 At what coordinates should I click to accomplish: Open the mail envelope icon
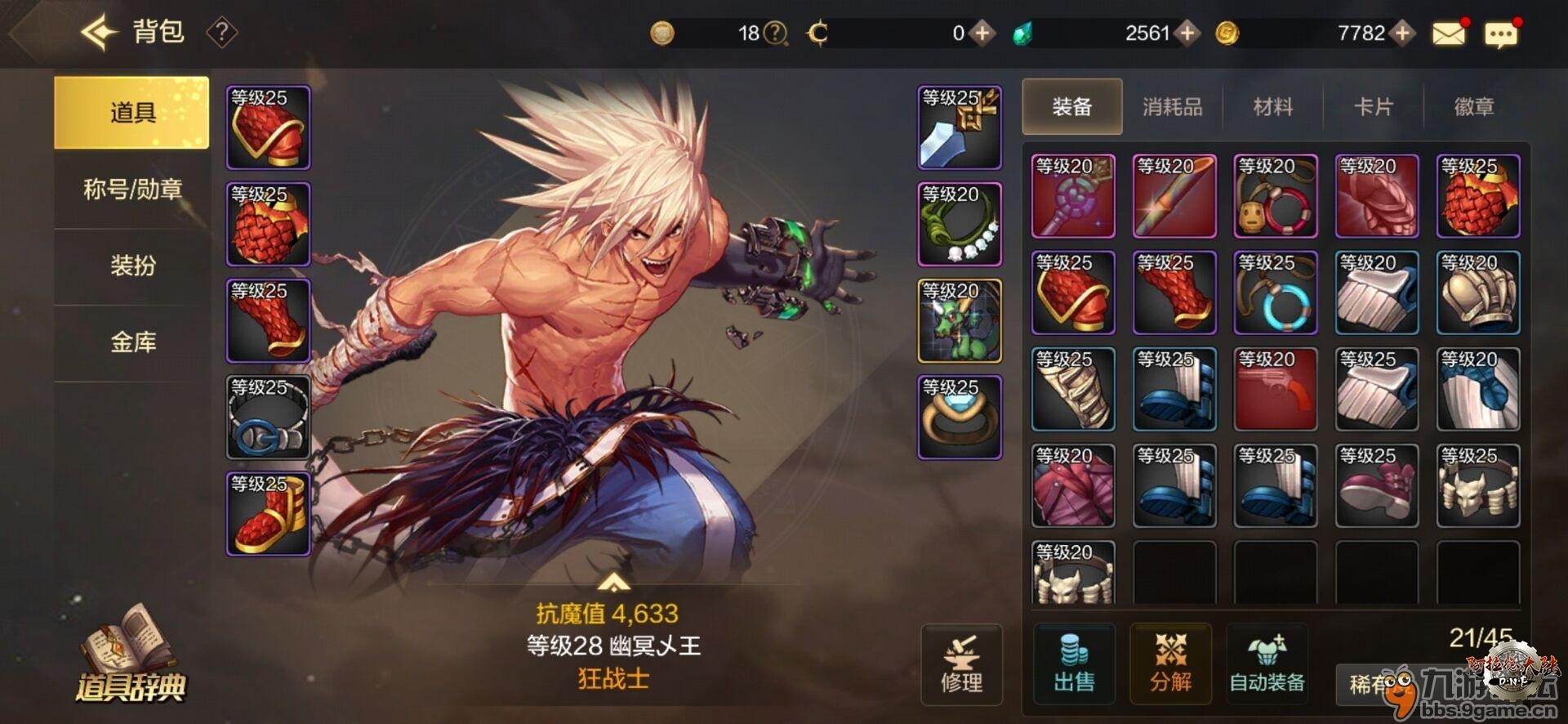pyautogui.click(x=1449, y=34)
